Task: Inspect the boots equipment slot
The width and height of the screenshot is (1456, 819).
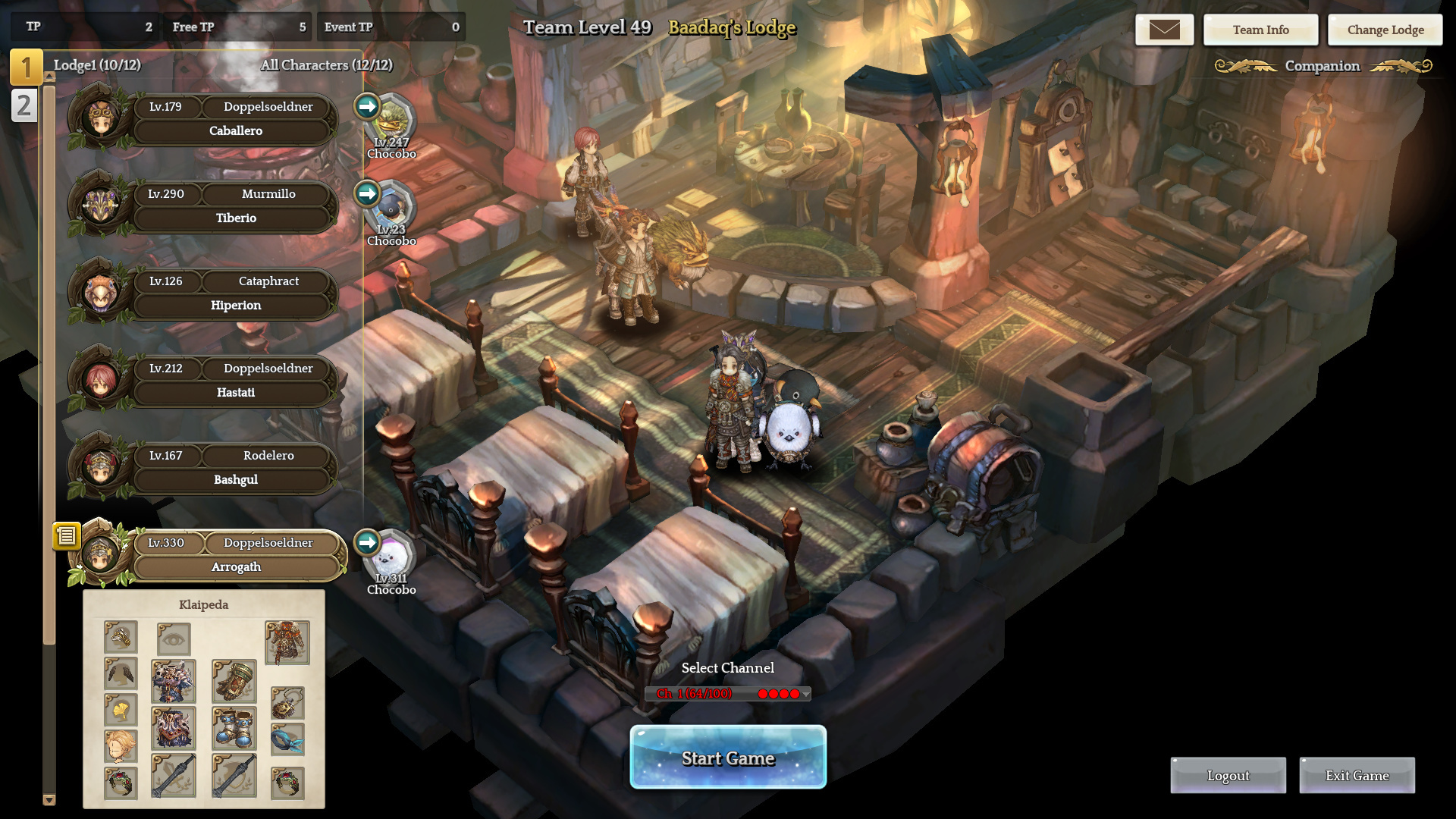Action: point(234,728)
